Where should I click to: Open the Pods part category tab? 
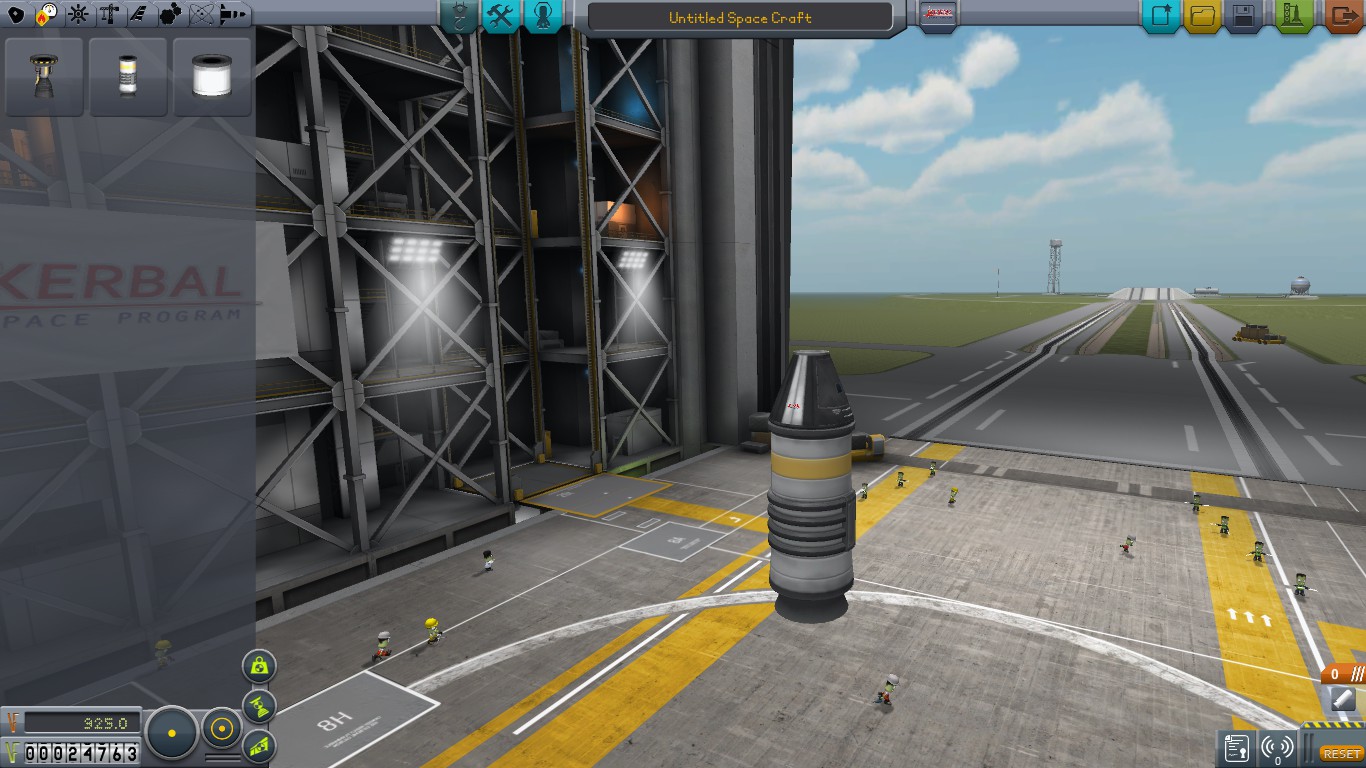[15, 15]
